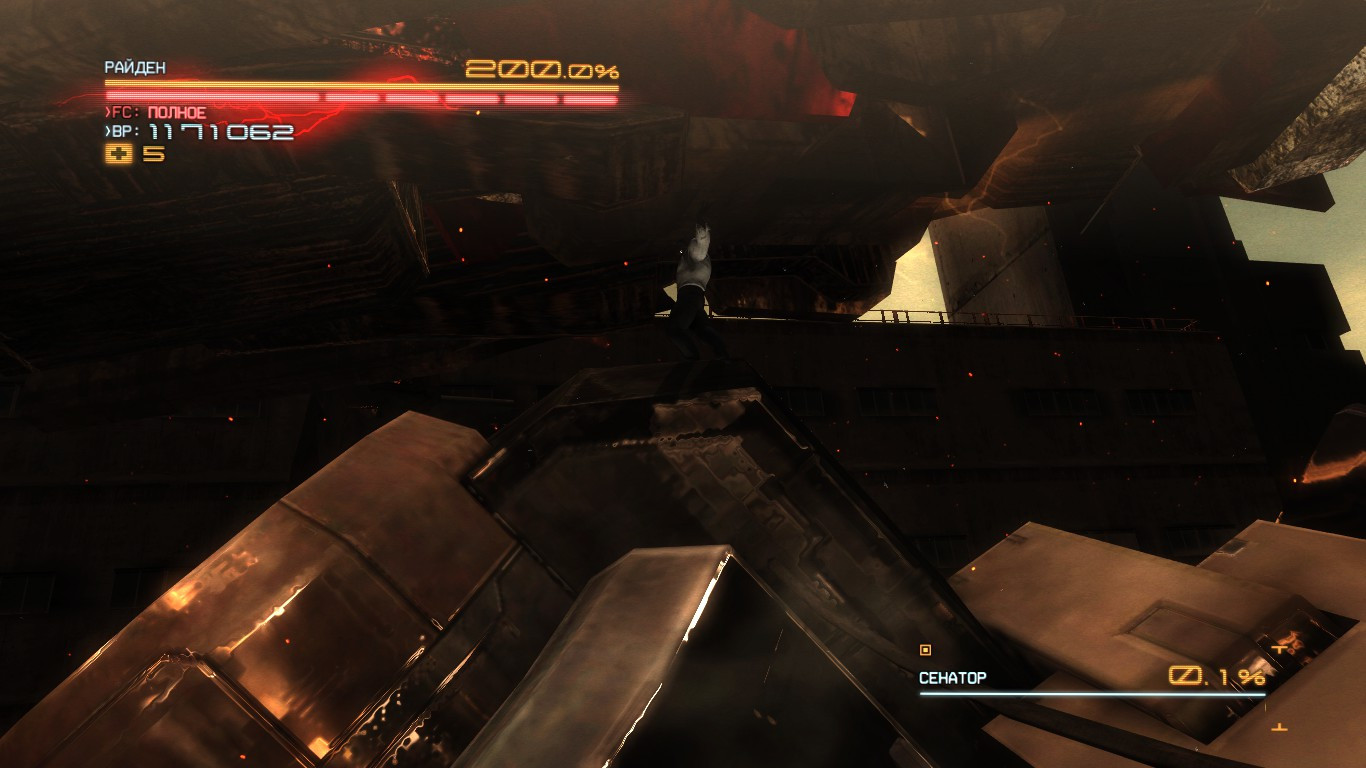This screenshot has width=1366, height=768.
Task: Click the T-shaped target marker at screen right edge
Action: click(1279, 650)
